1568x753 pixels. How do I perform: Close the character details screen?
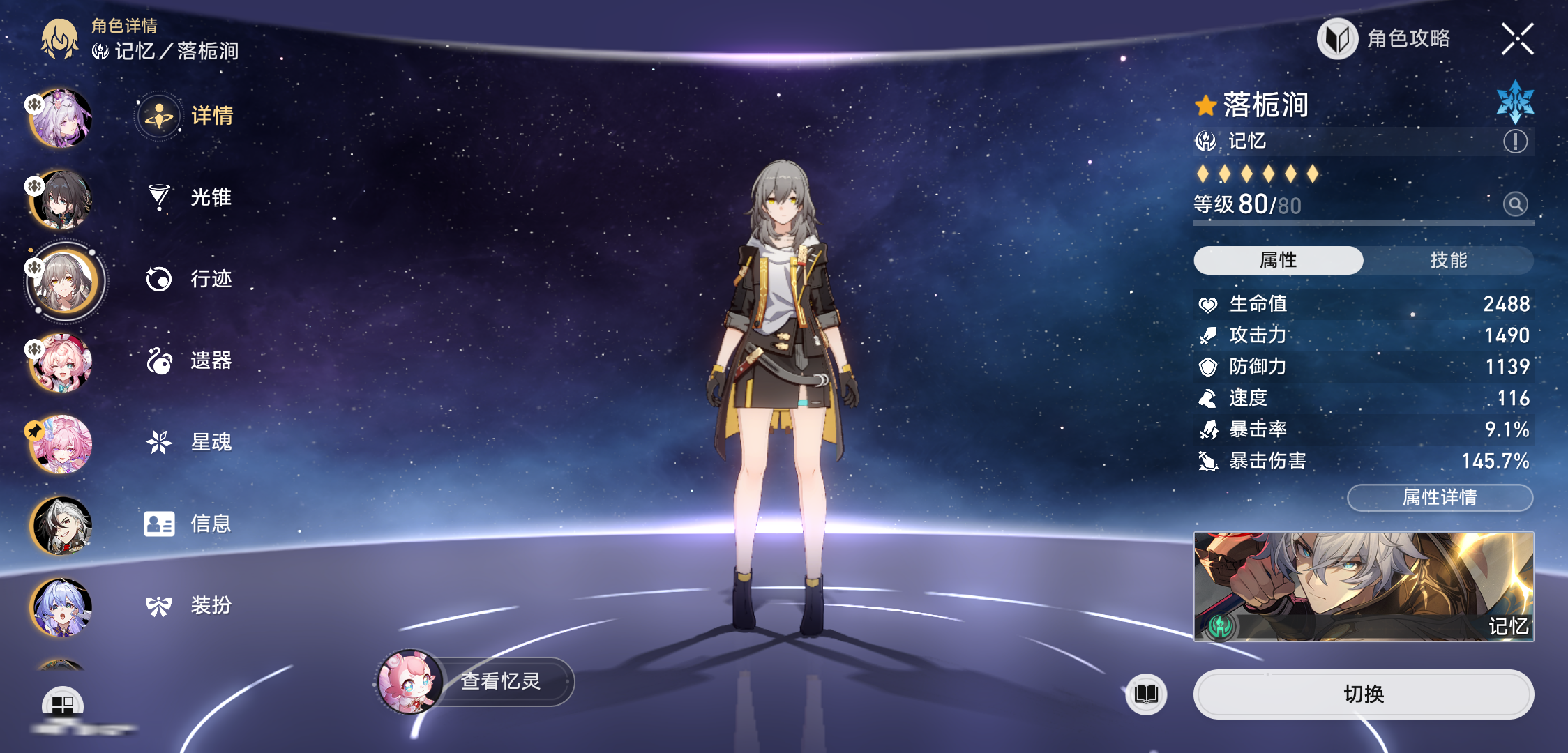coord(1517,39)
